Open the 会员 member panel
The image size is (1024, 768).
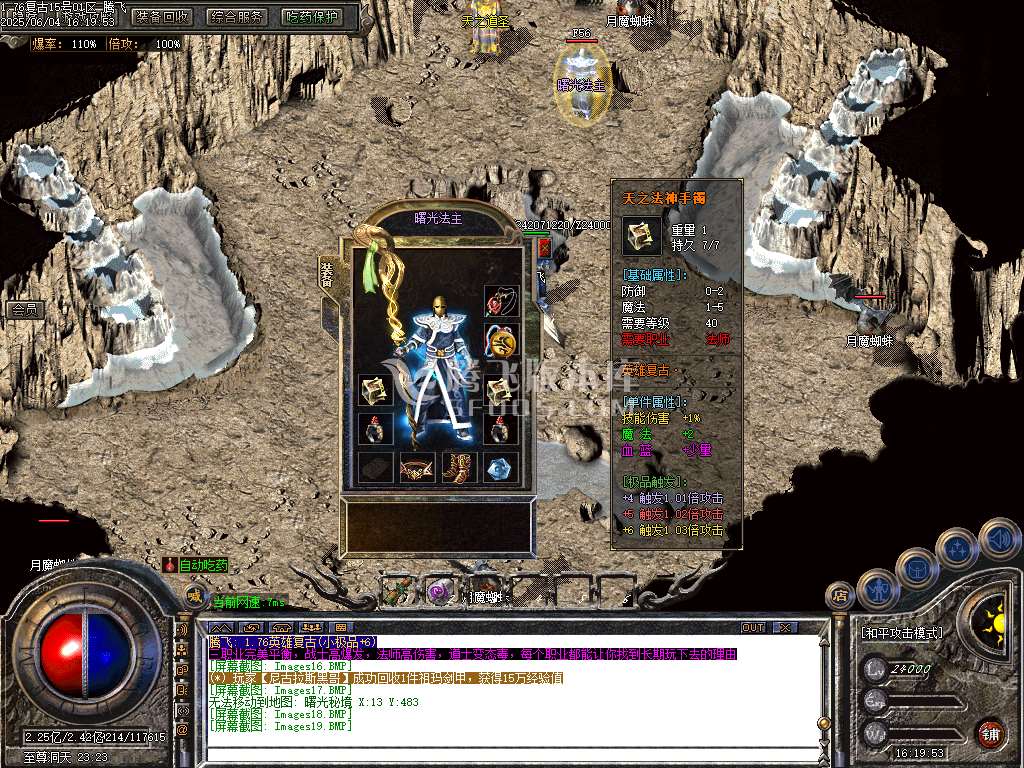click(x=23, y=310)
